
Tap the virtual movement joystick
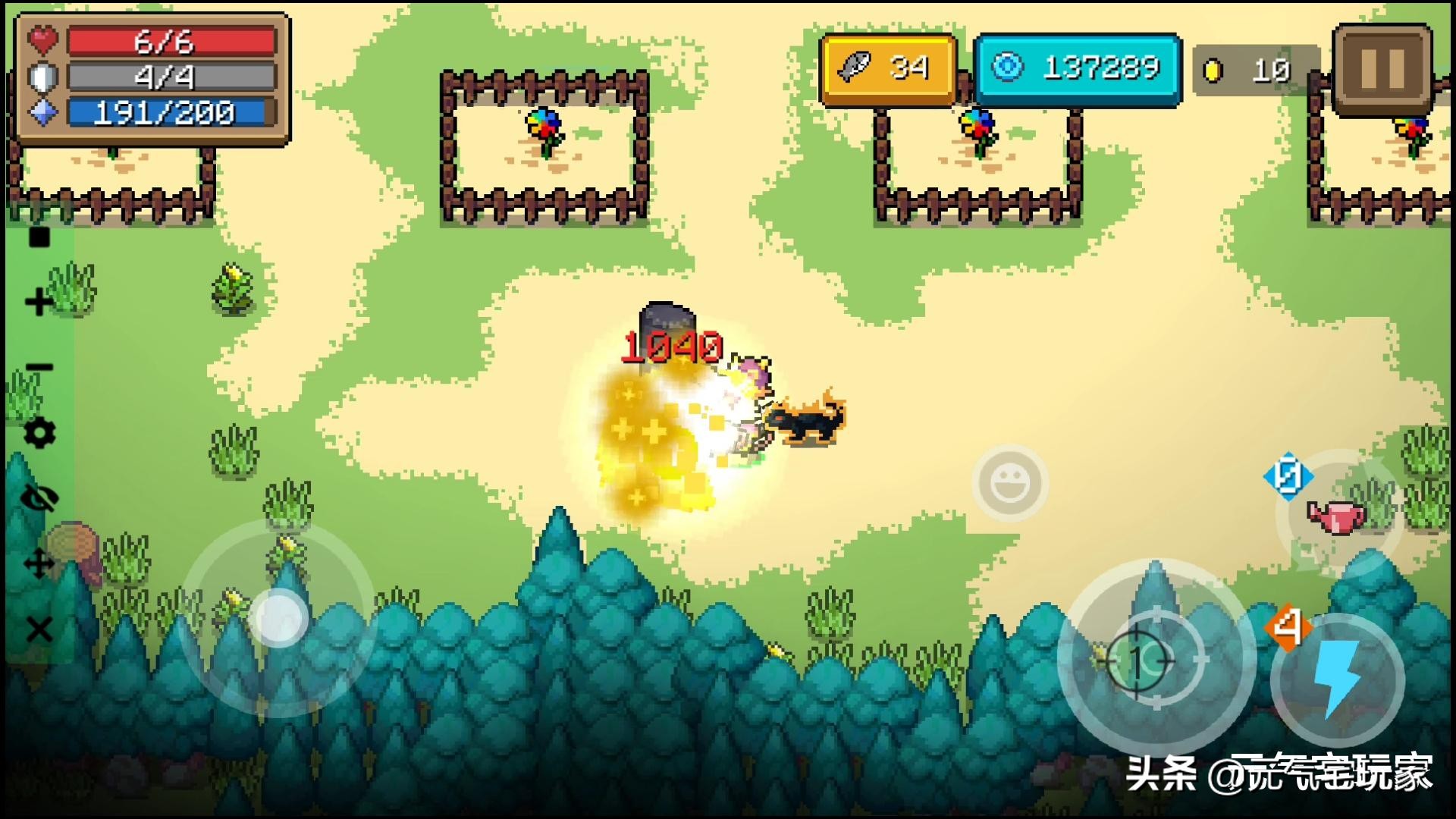click(278, 618)
